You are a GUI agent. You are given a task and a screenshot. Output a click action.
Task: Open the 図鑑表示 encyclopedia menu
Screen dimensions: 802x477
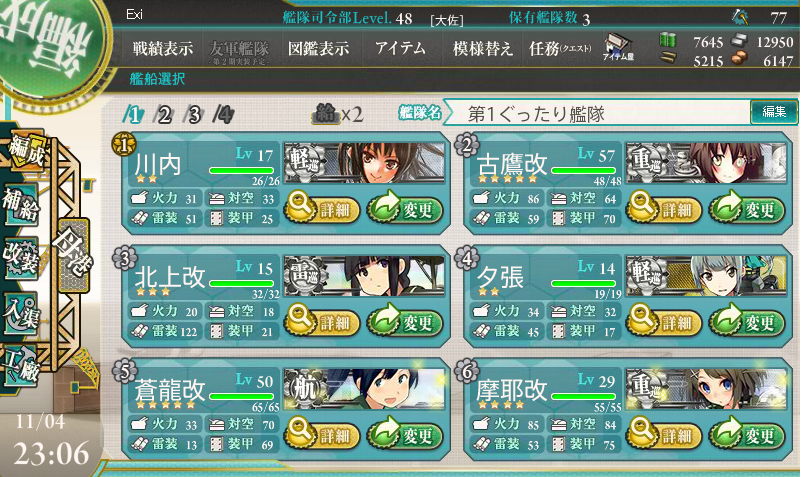[x=318, y=49]
